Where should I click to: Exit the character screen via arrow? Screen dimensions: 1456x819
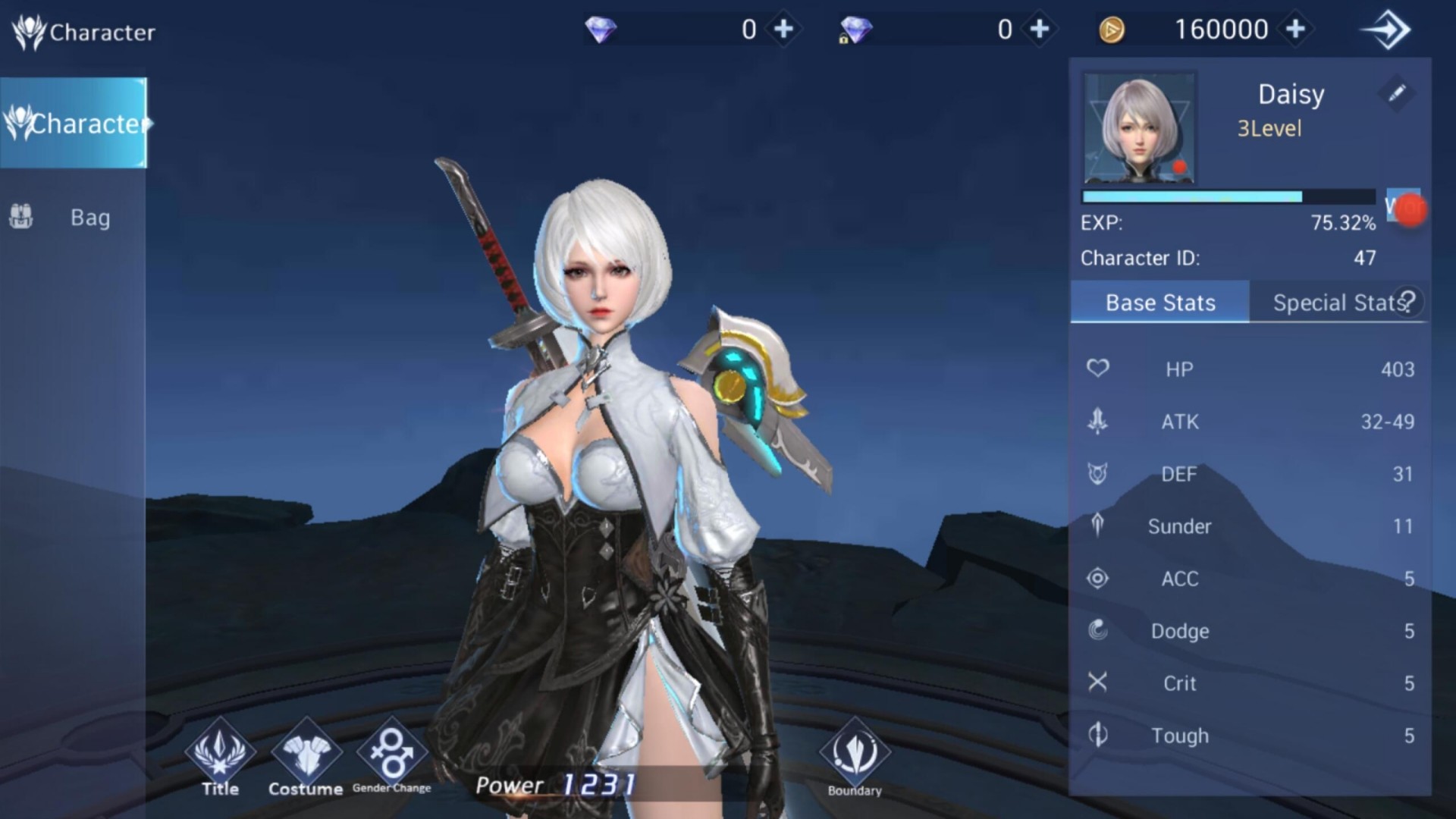tap(1386, 30)
